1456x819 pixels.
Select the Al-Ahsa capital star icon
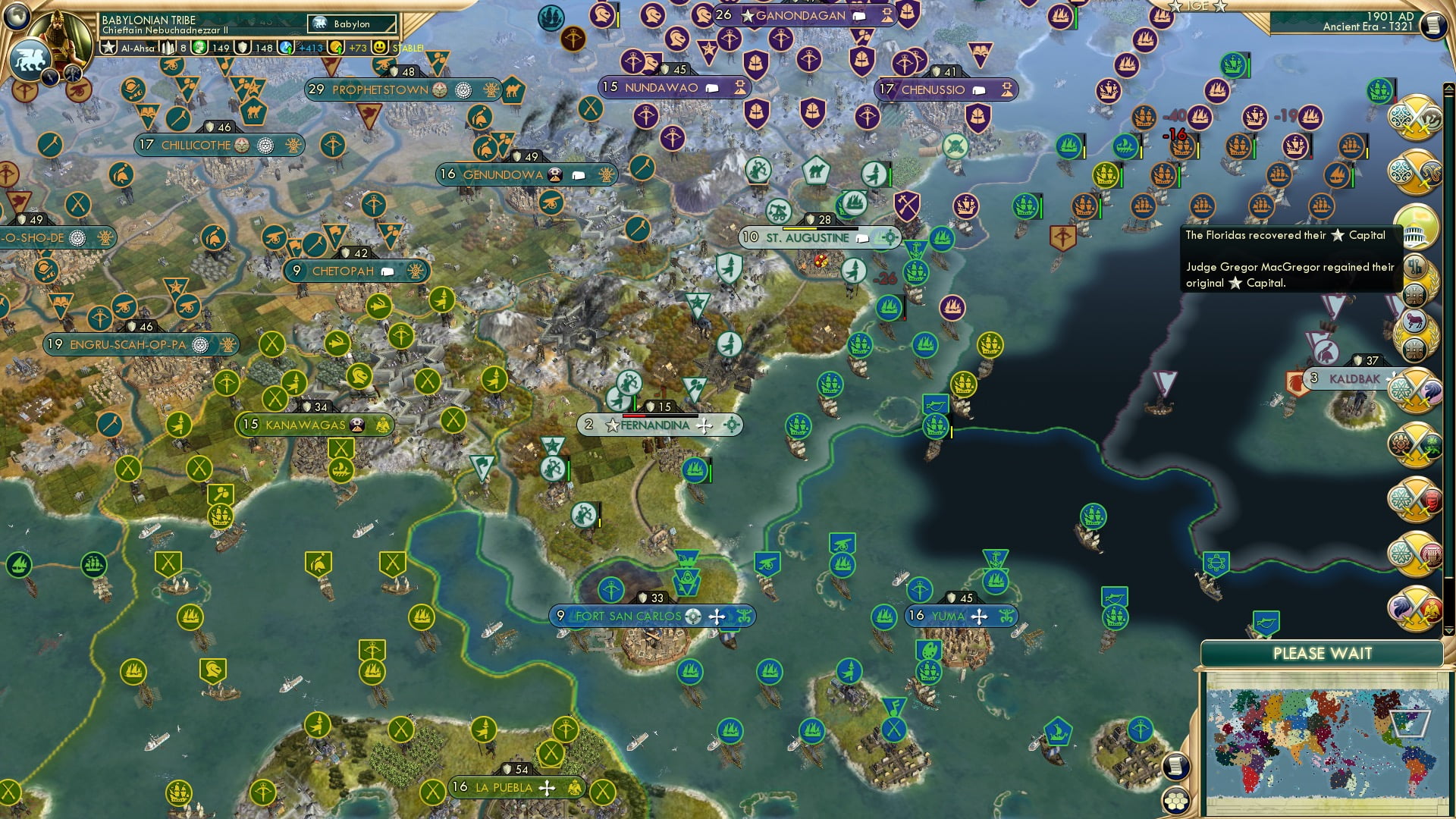click(x=110, y=48)
